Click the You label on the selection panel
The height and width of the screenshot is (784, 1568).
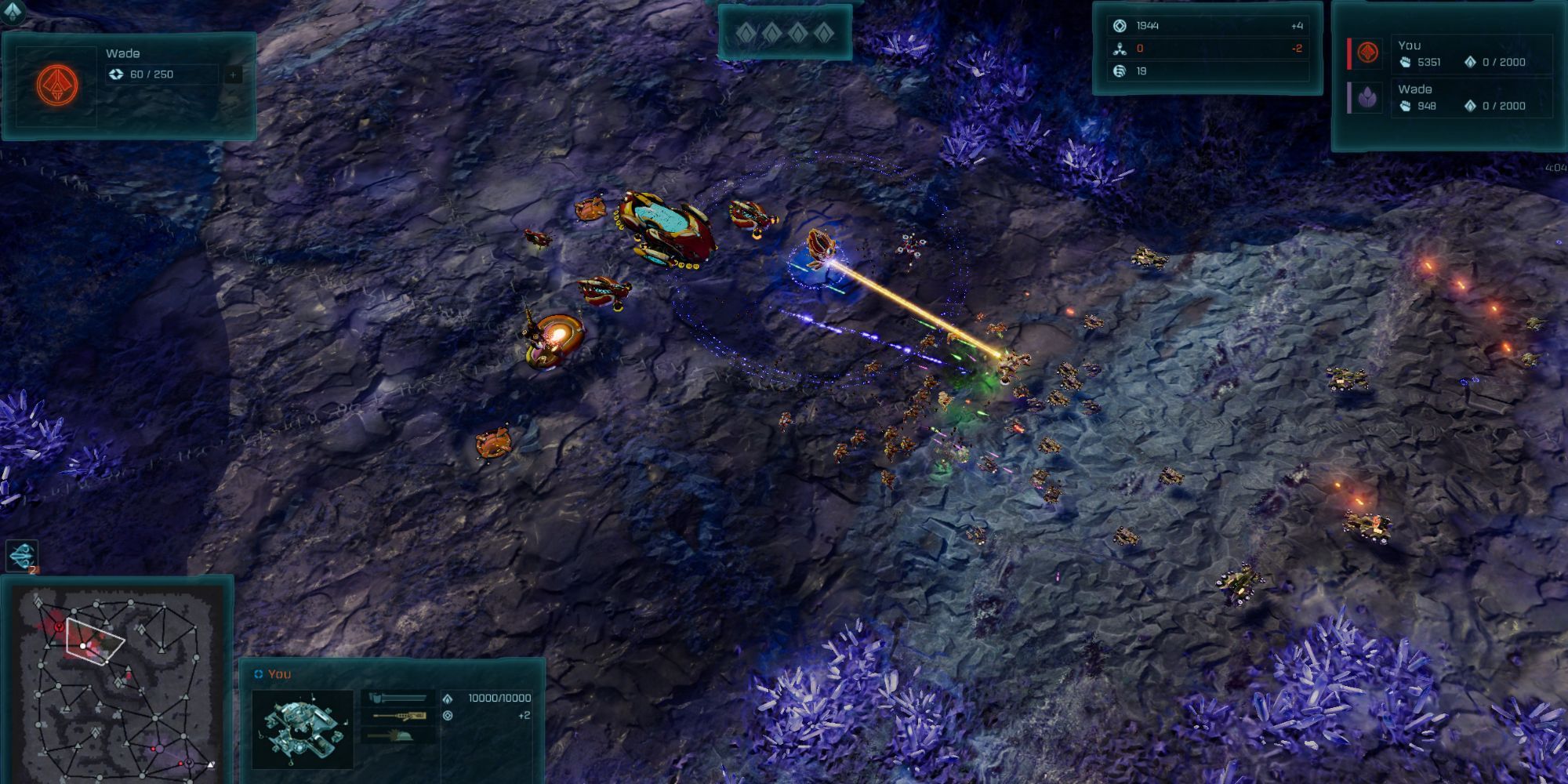pos(279,674)
